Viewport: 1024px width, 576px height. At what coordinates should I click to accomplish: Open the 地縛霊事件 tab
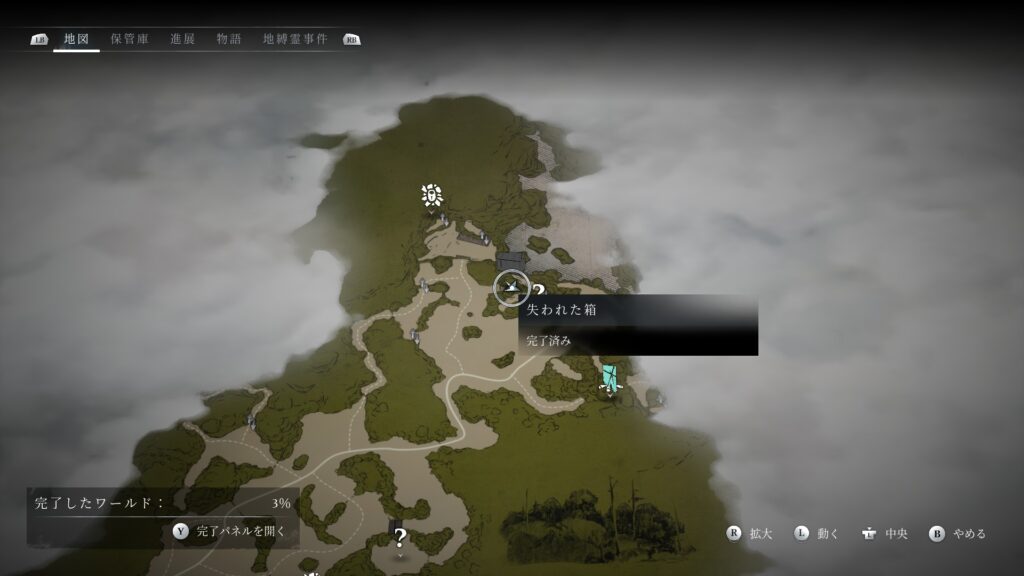[x=294, y=39]
